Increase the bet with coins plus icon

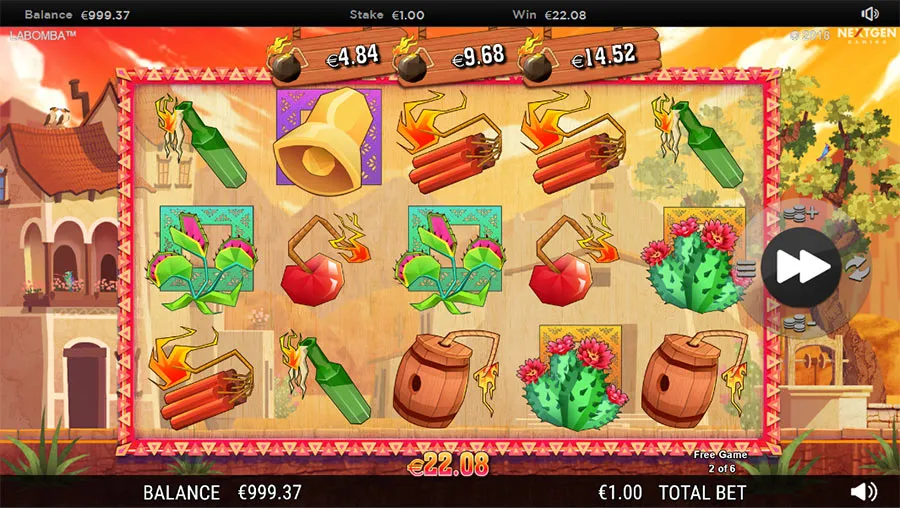(x=799, y=213)
